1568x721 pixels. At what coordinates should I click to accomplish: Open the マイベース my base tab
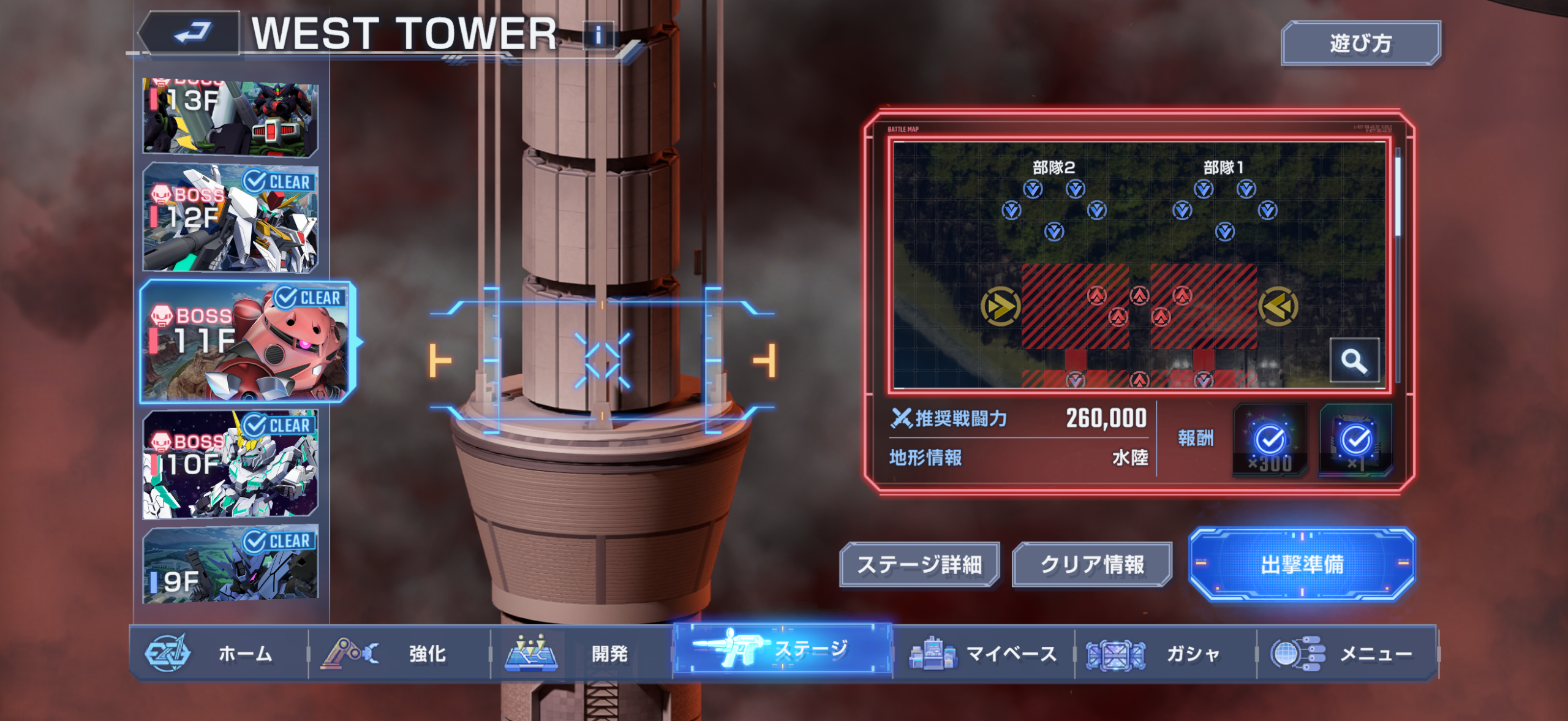tap(983, 654)
